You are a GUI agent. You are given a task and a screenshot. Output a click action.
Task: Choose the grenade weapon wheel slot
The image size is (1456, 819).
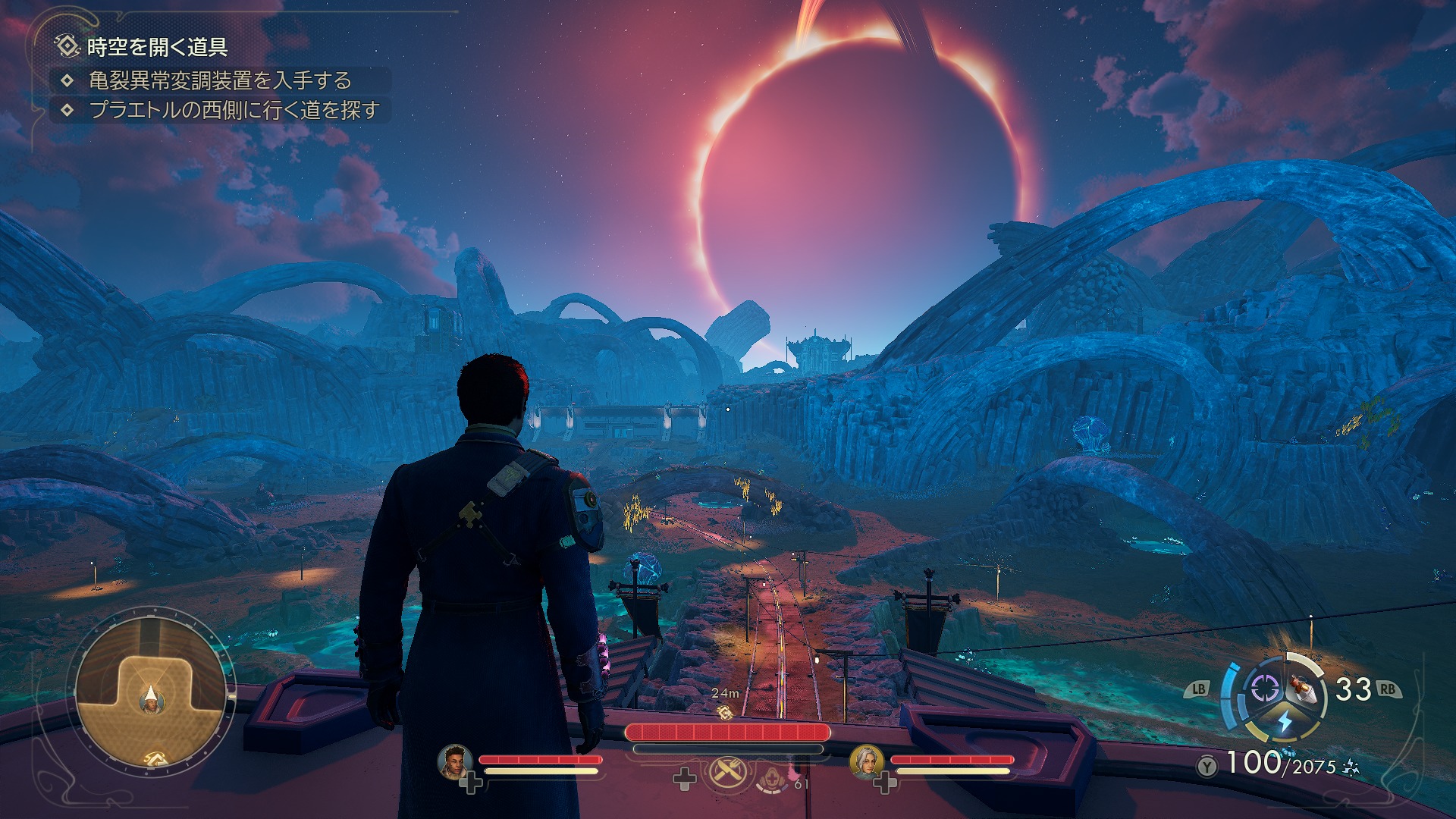pos(1304,688)
